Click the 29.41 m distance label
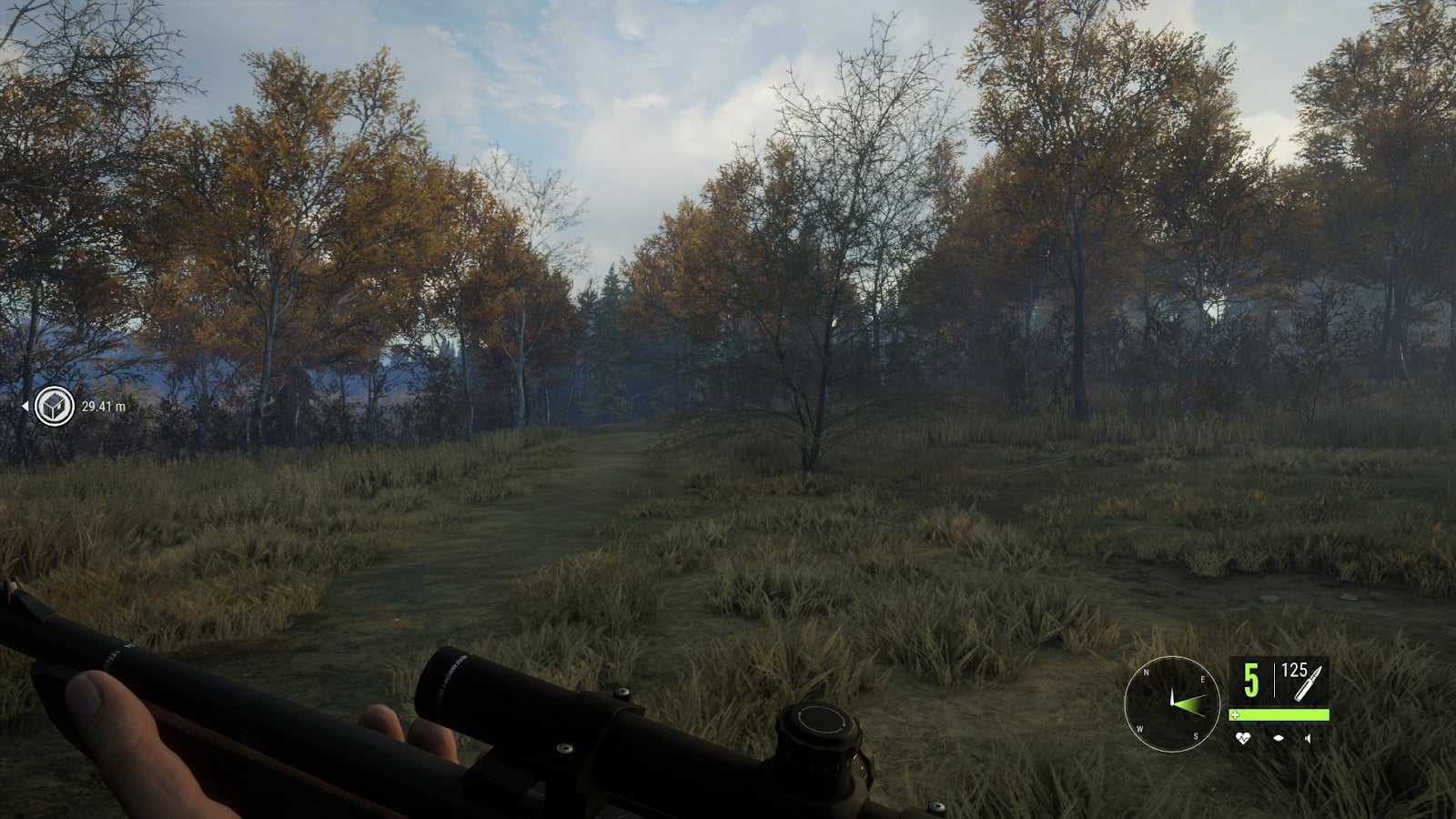Viewport: 1456px width, 819px height. tap(104, 406)
